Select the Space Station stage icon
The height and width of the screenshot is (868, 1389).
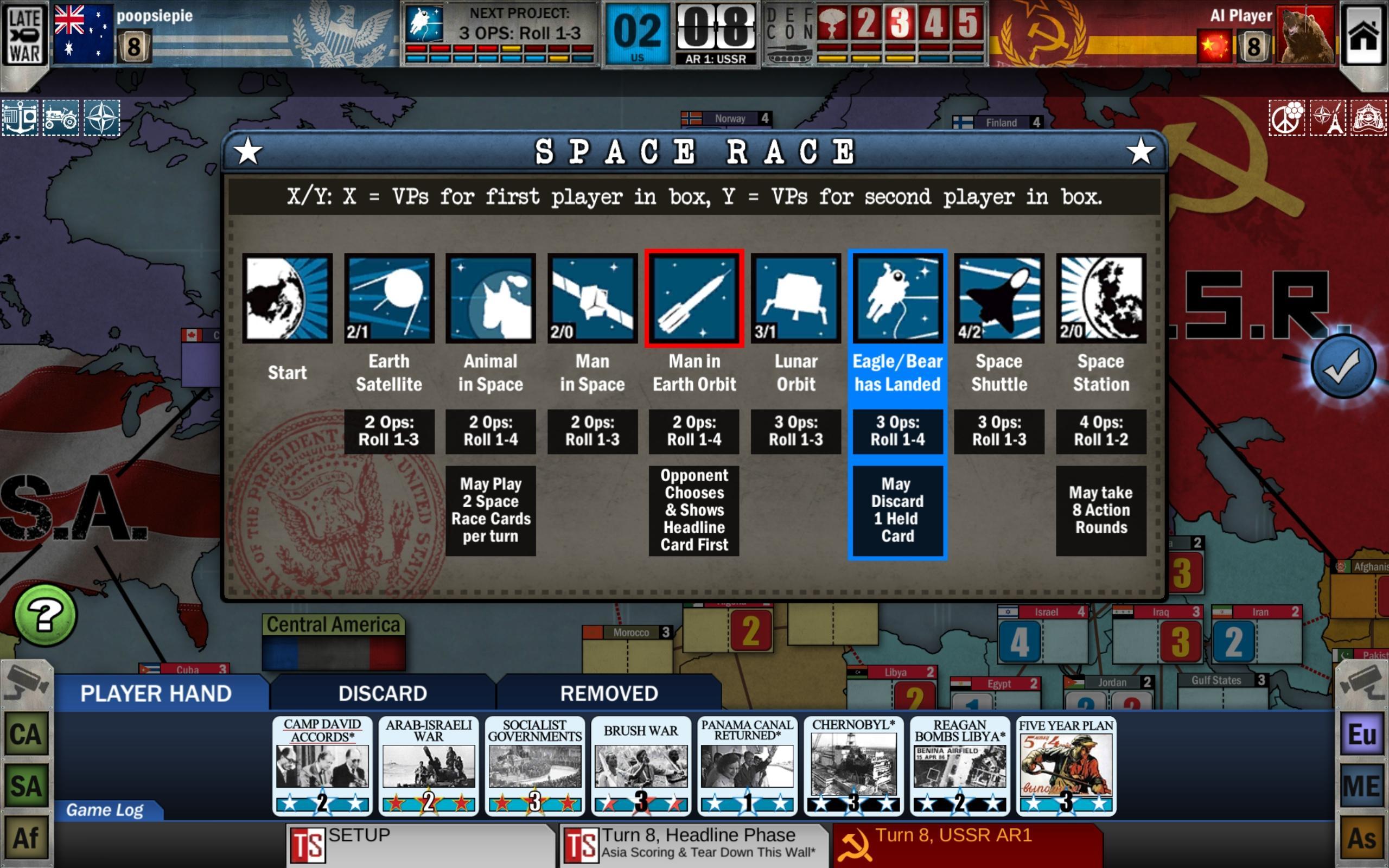tap(1101, 298)
